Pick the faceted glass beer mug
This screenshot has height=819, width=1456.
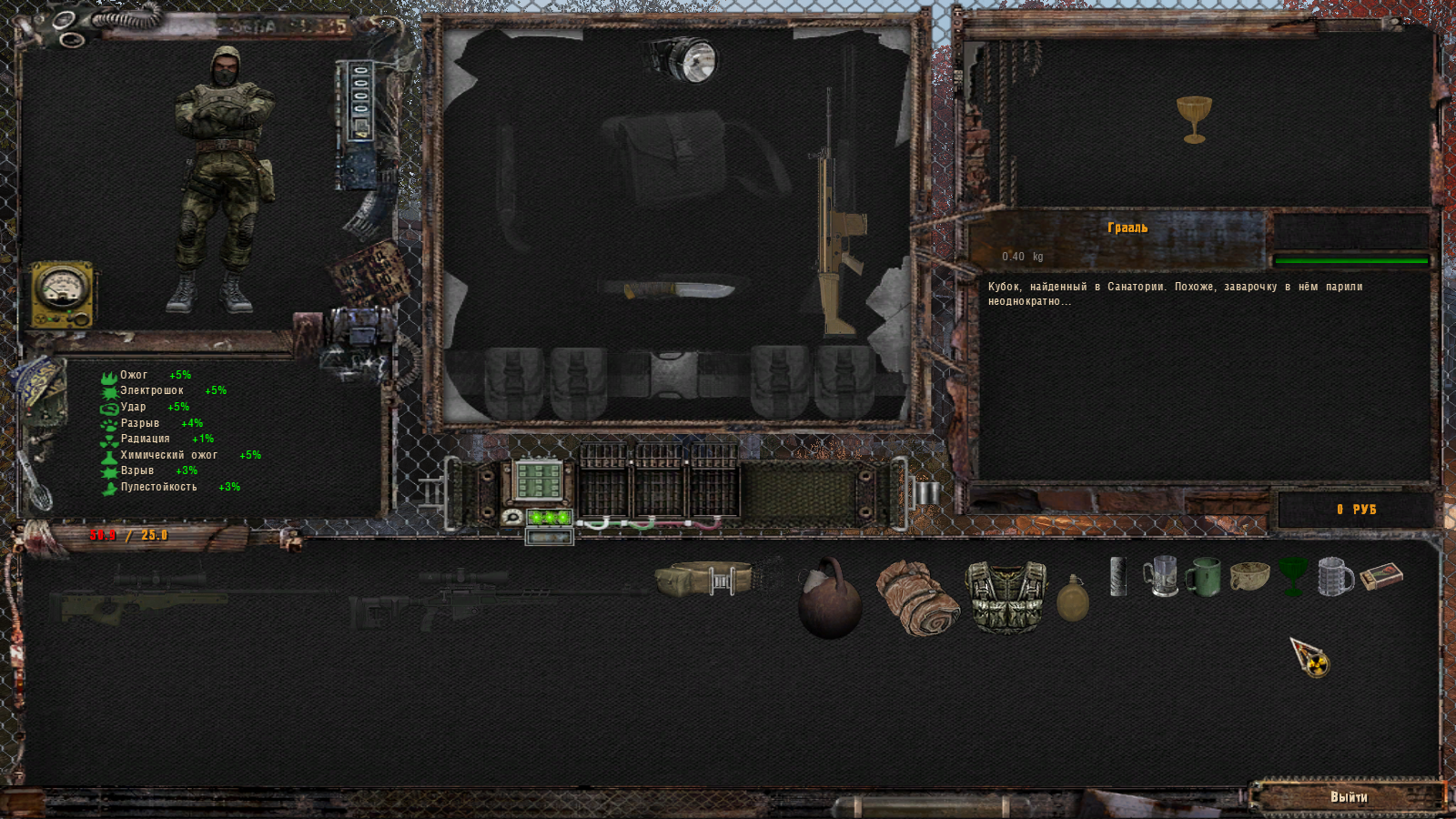click(1335, 577)
